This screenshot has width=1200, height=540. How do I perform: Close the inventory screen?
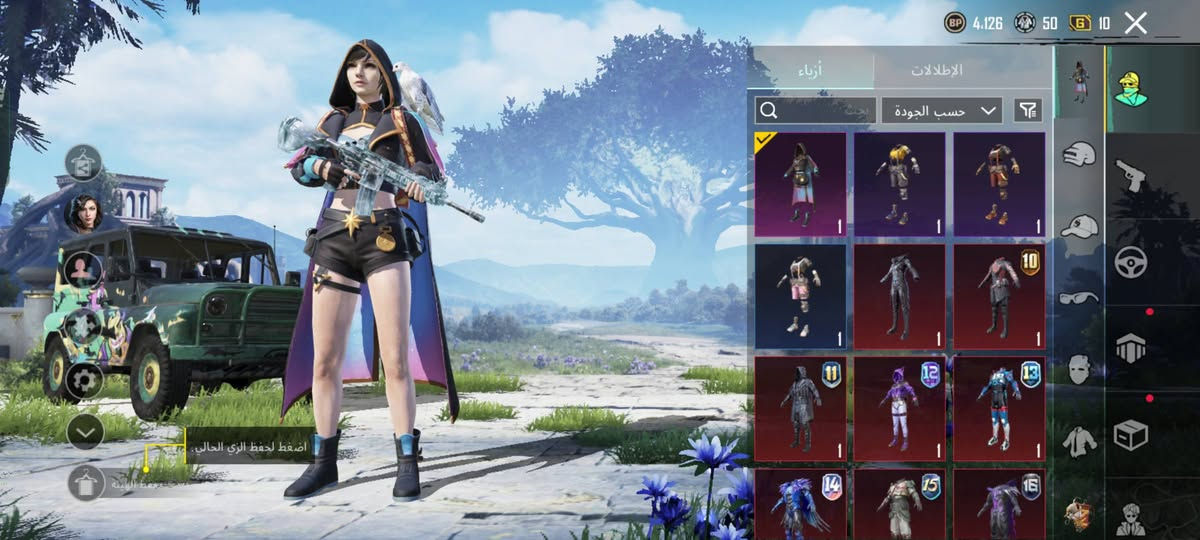click(x=1135, y=23)
